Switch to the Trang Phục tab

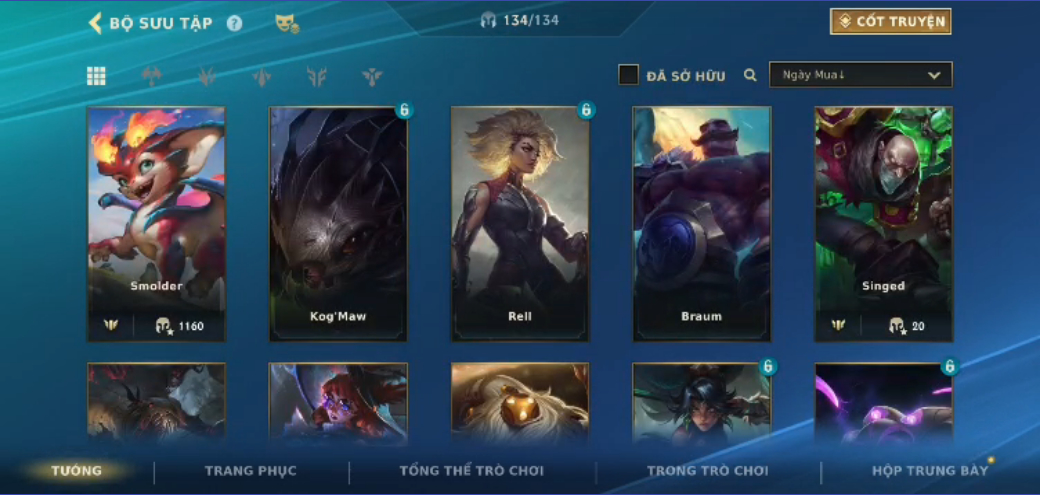pos(251,471)
